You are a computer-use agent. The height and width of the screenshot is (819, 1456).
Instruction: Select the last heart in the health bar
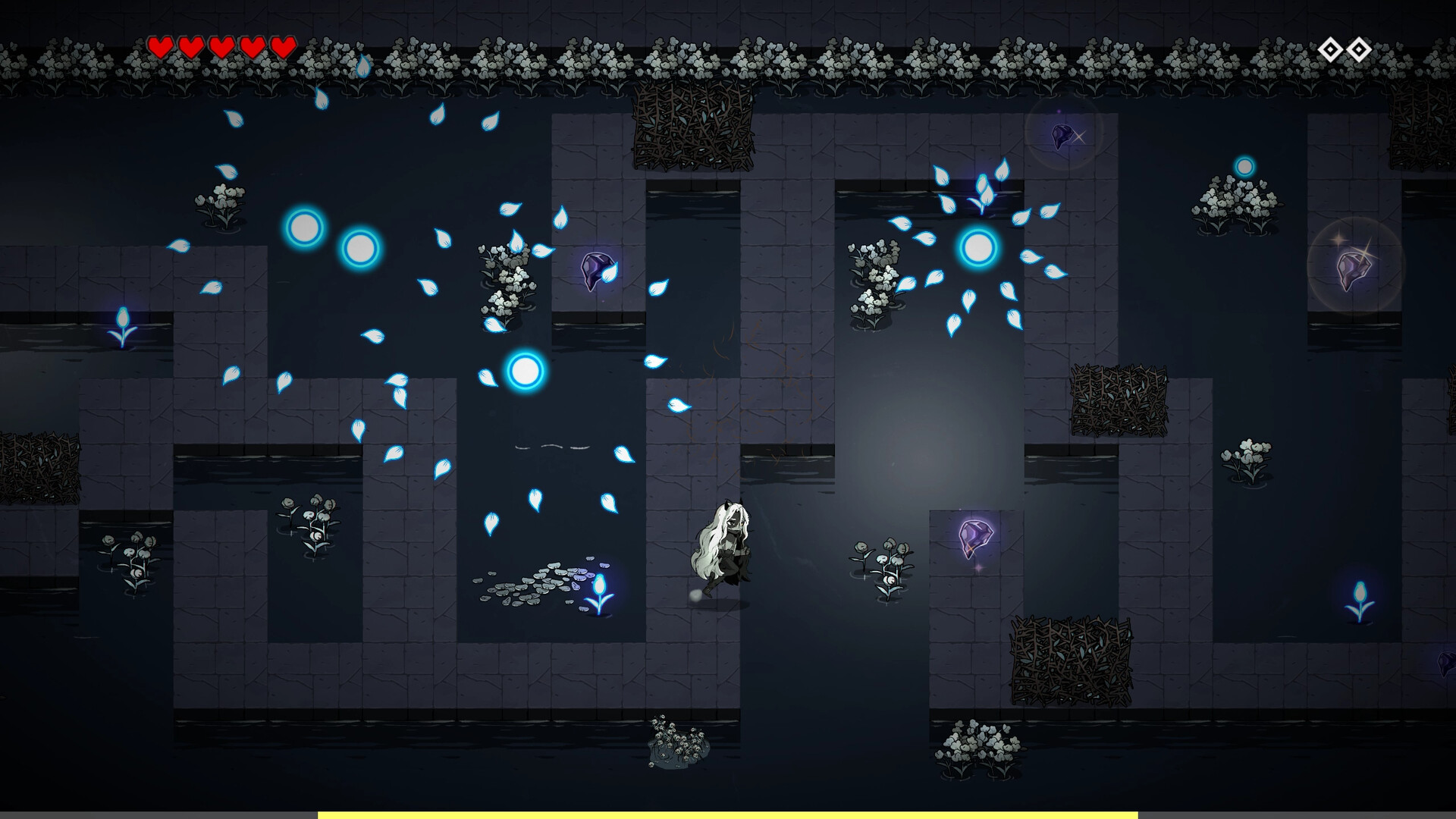coord(282,47)
